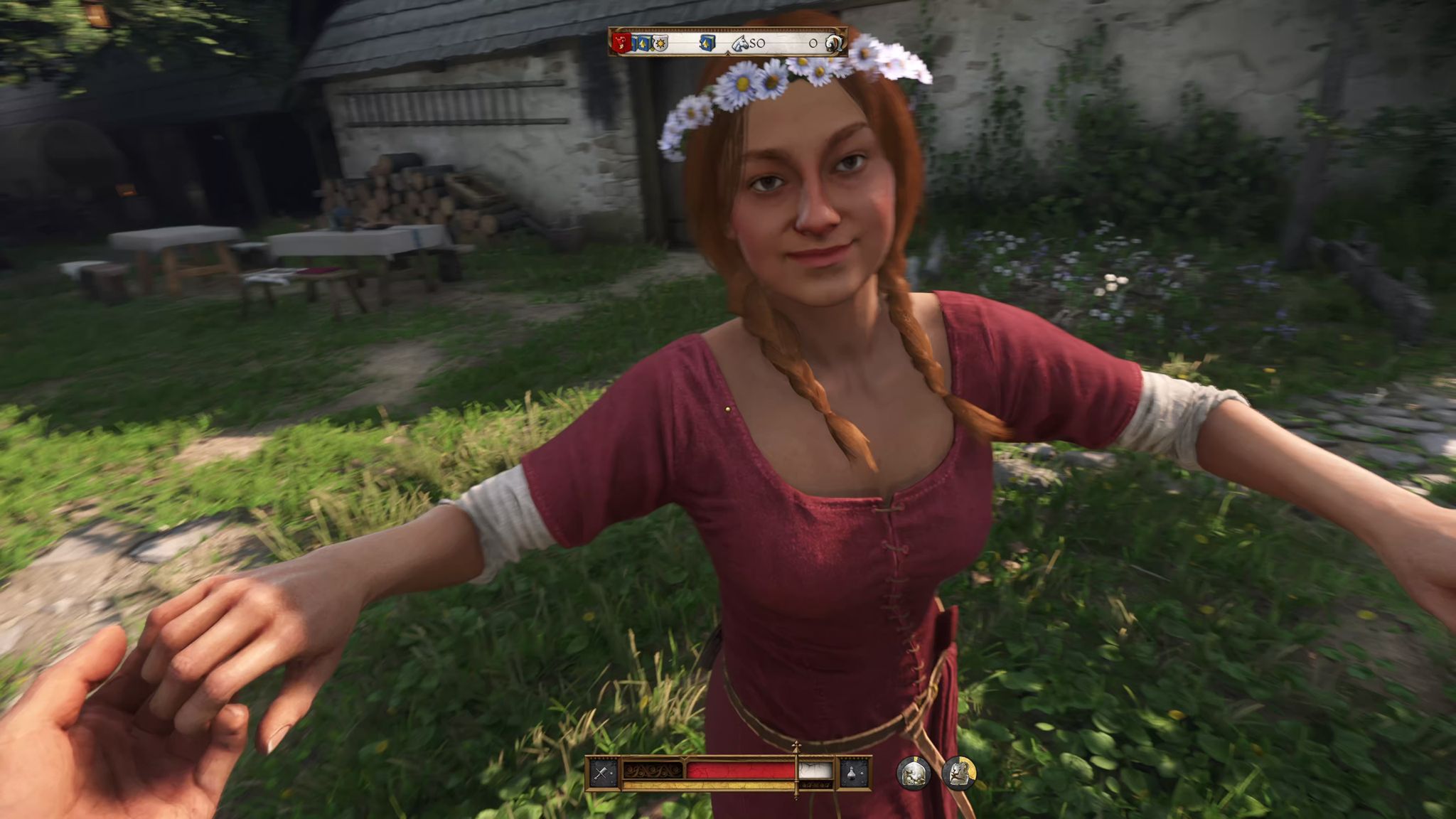Select the white shield with sun emblem

(659, 42)
